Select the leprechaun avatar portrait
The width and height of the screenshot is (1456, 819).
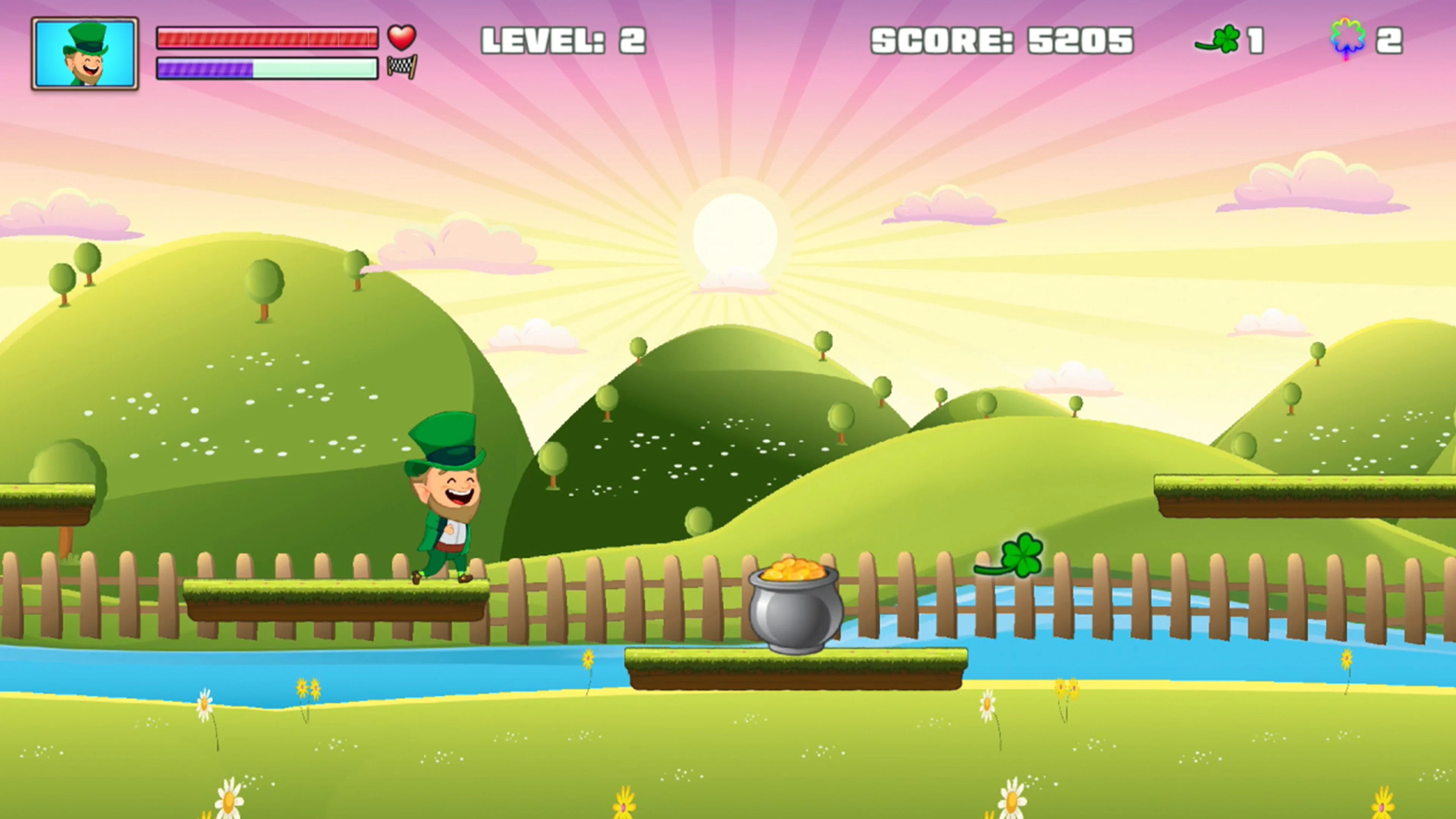pos(85,54)
